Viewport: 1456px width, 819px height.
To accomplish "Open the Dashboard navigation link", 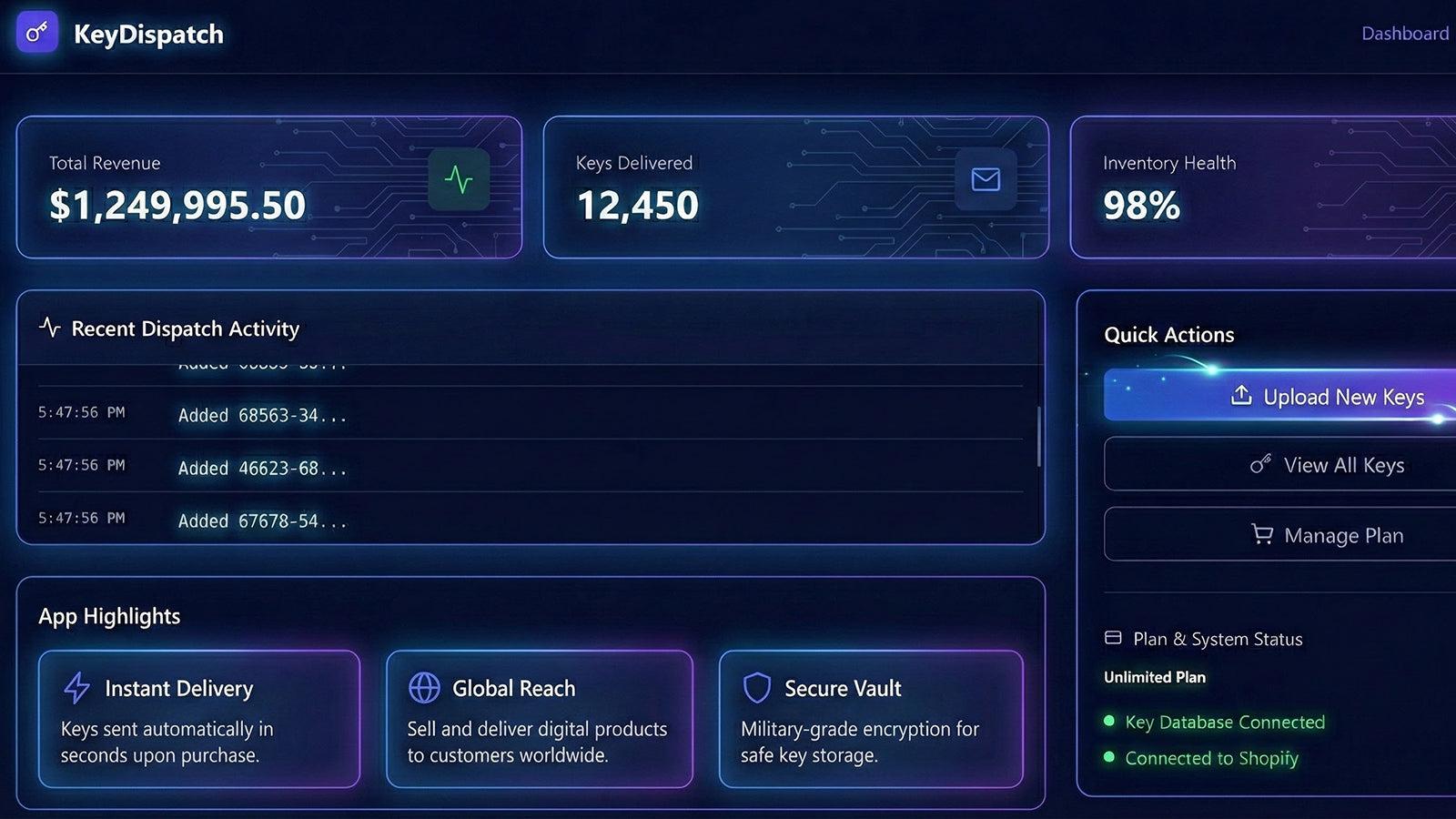I will [1404, 33].
